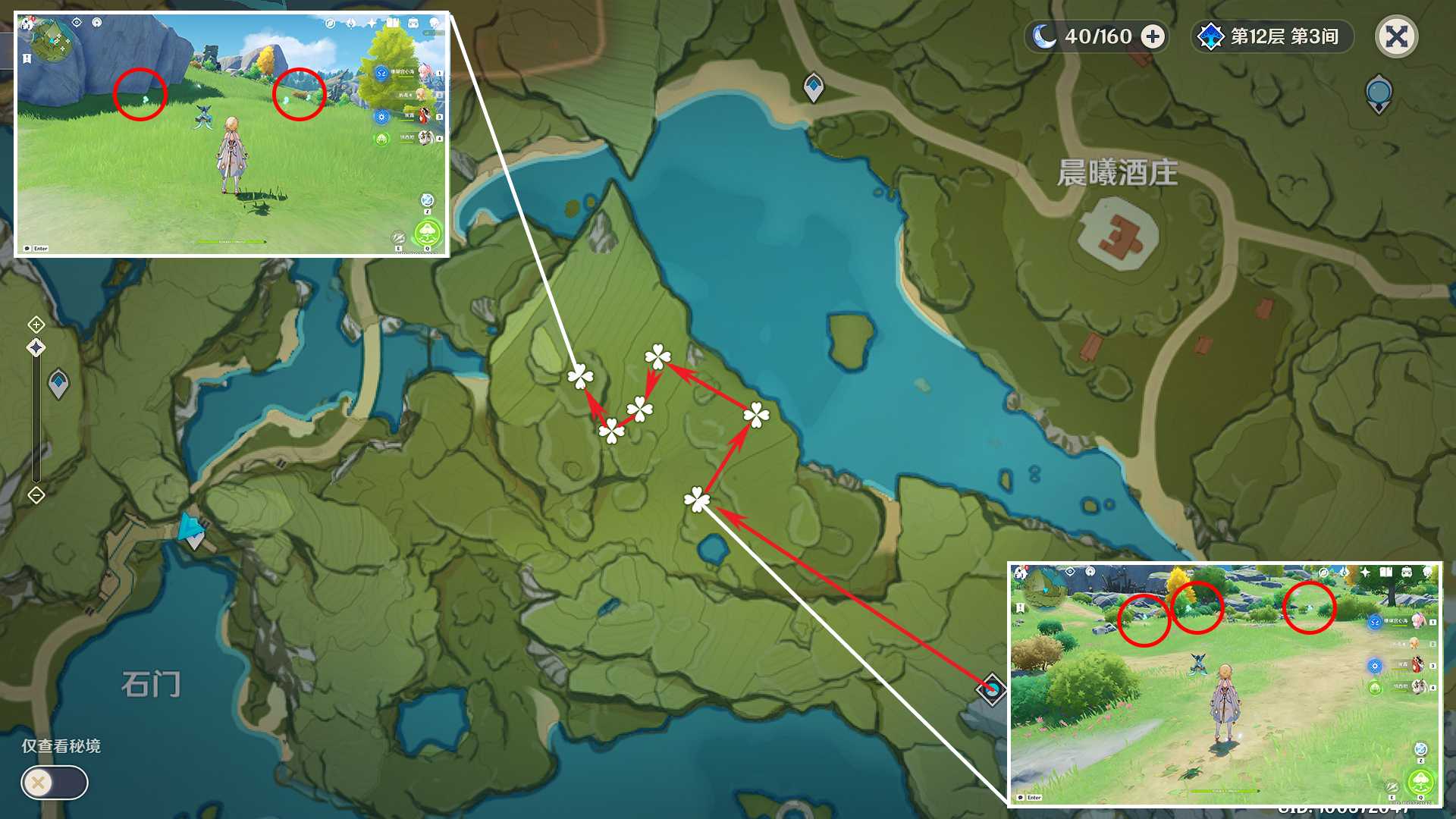Add Original Resin with the plus button
Viewport: 1456px width, 819px height.
tap(1153, 36)
